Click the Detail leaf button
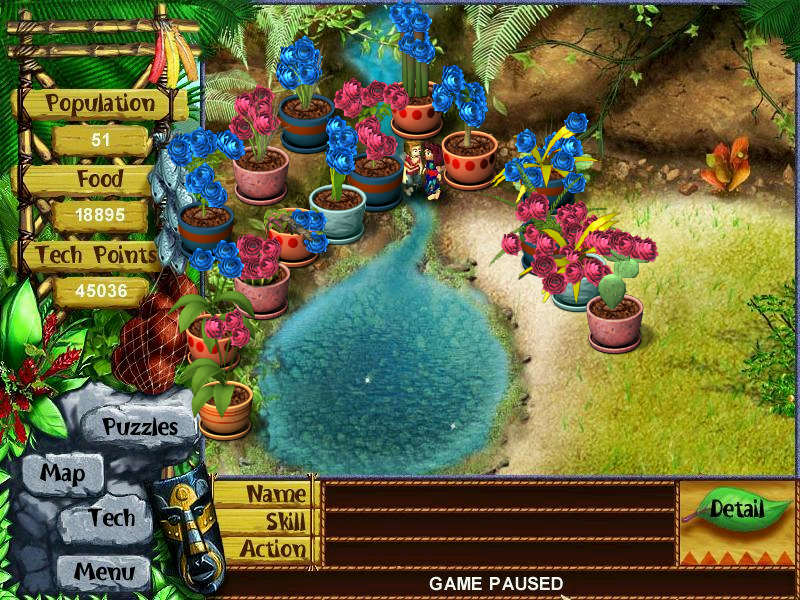 coord(737,509)
